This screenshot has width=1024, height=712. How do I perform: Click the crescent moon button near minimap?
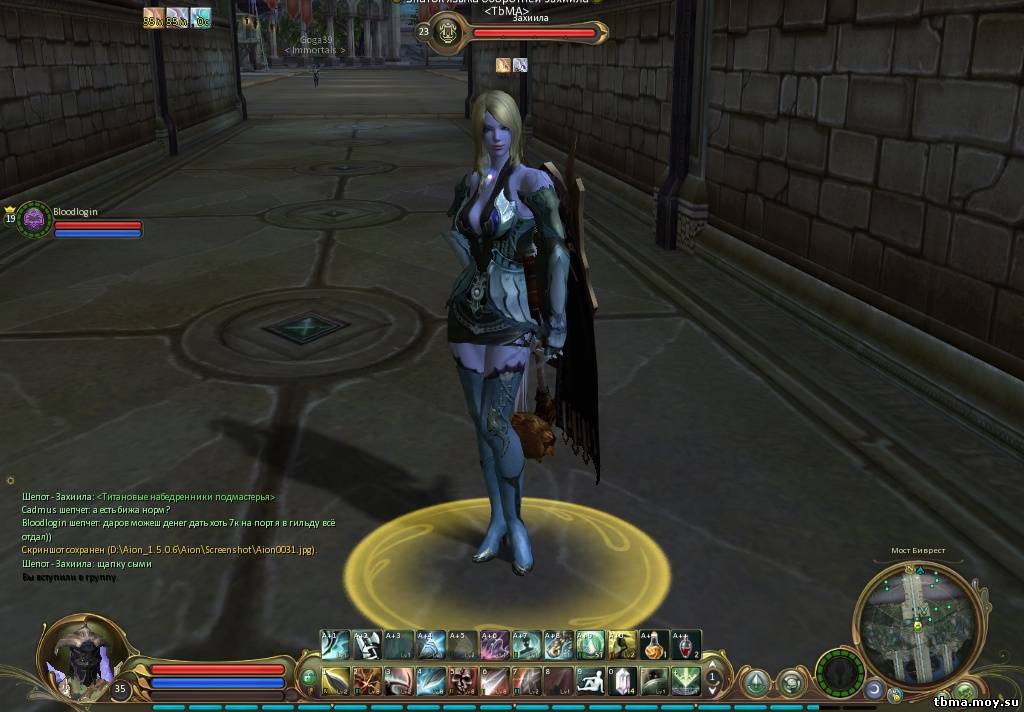coord(874,690)
